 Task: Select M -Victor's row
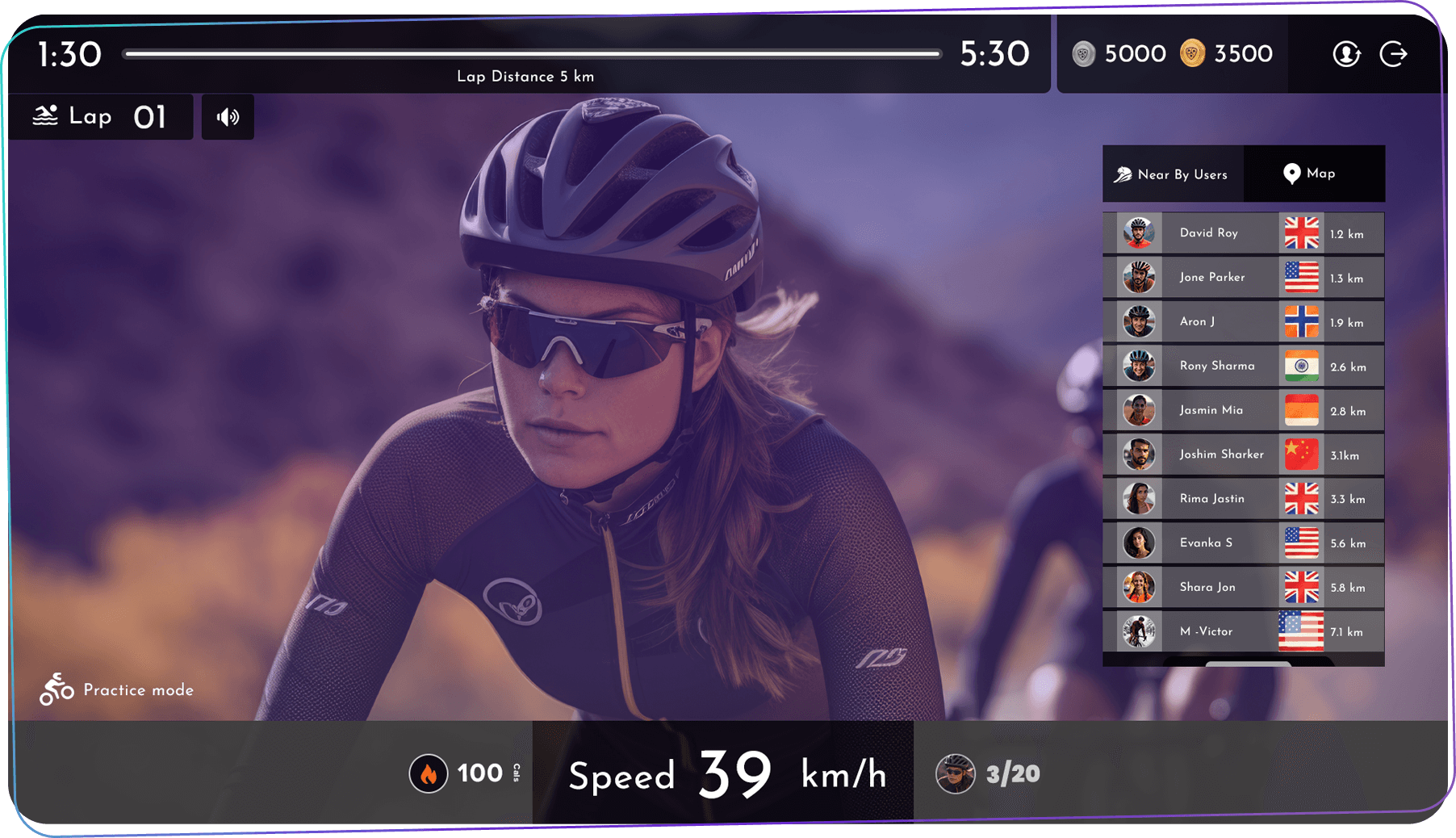tap(1243, 631)
